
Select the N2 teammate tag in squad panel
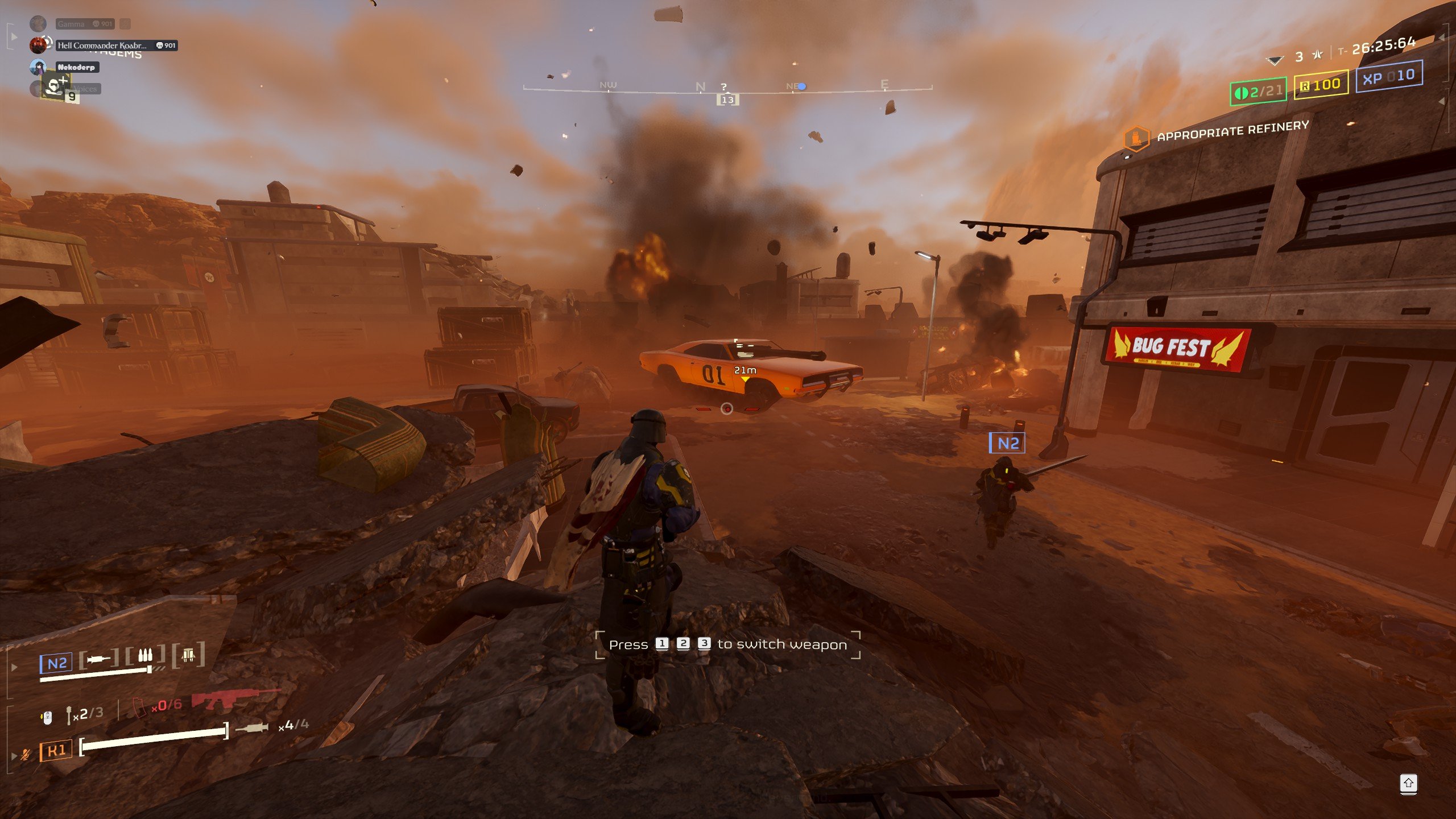pyautogui.click(x=56, y=663)
